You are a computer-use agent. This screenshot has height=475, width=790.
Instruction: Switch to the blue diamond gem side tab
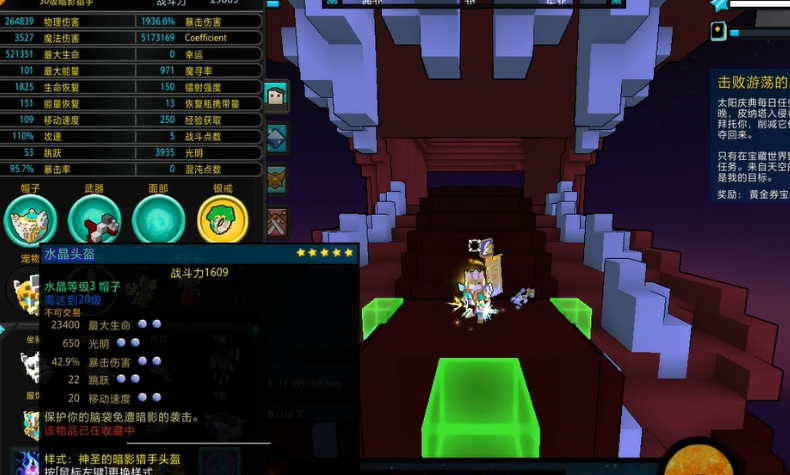[276, 138]
